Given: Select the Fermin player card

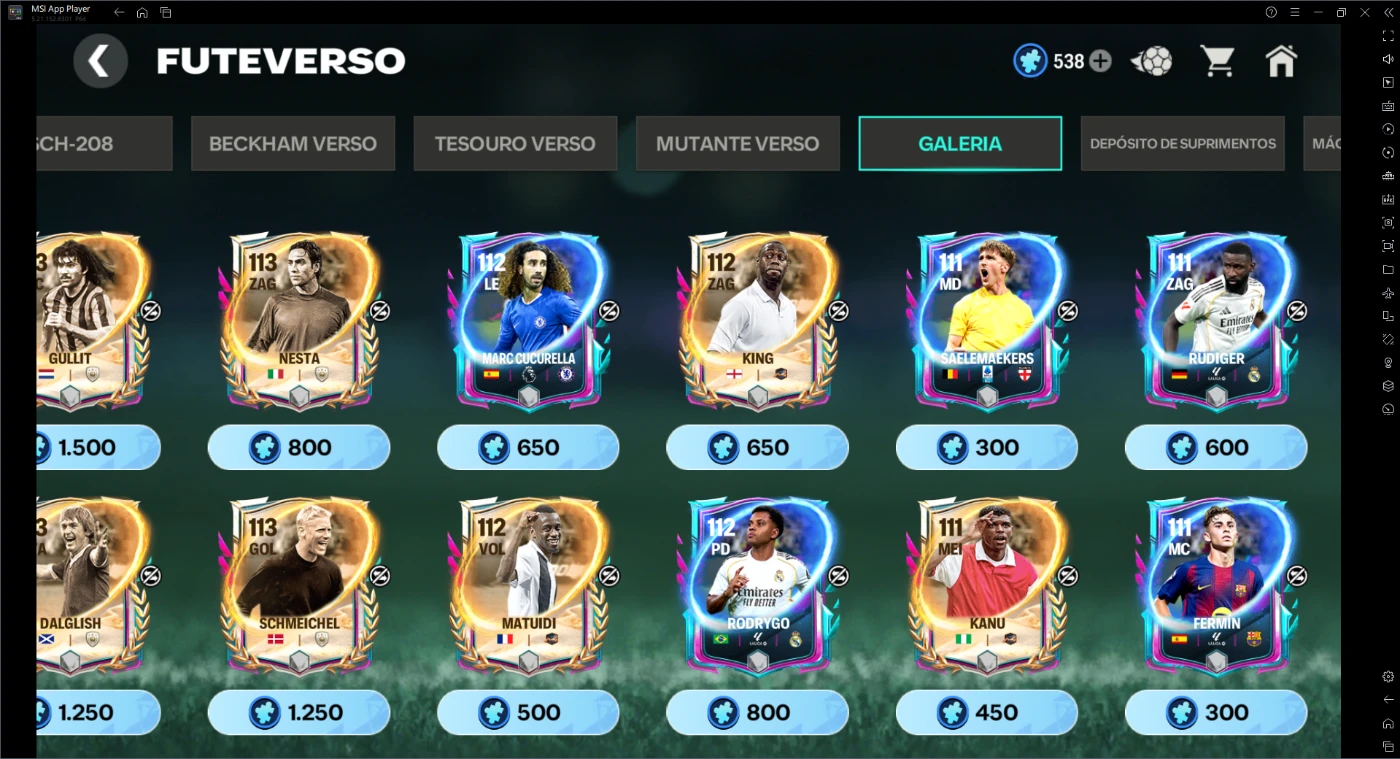Looking at the screenshot, I should (1216, 585).
